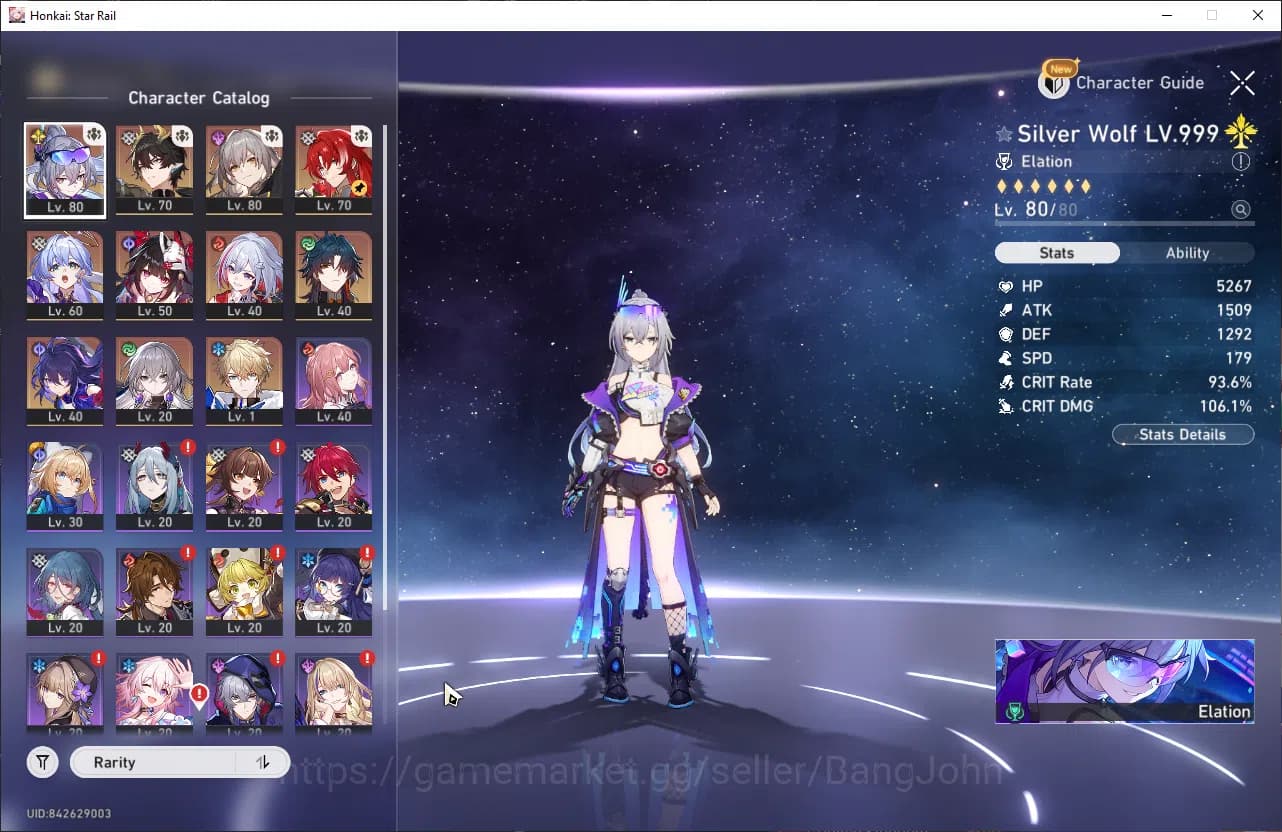This screenshot has width=1282, height=832.
Task: Click the exclamation info icon near Elation
Action: 1241,161
